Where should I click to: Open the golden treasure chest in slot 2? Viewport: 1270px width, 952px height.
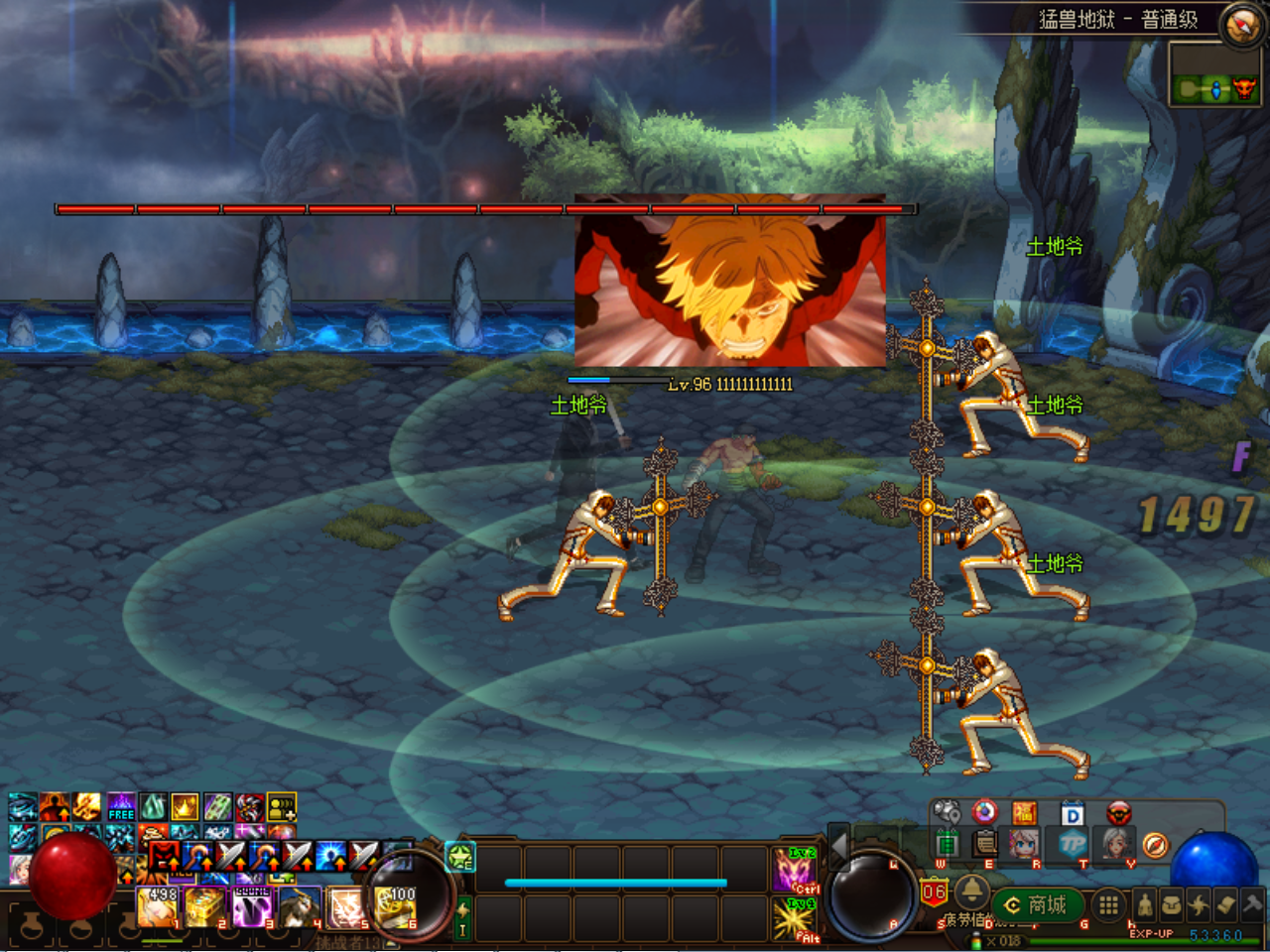tap(205, 906)
